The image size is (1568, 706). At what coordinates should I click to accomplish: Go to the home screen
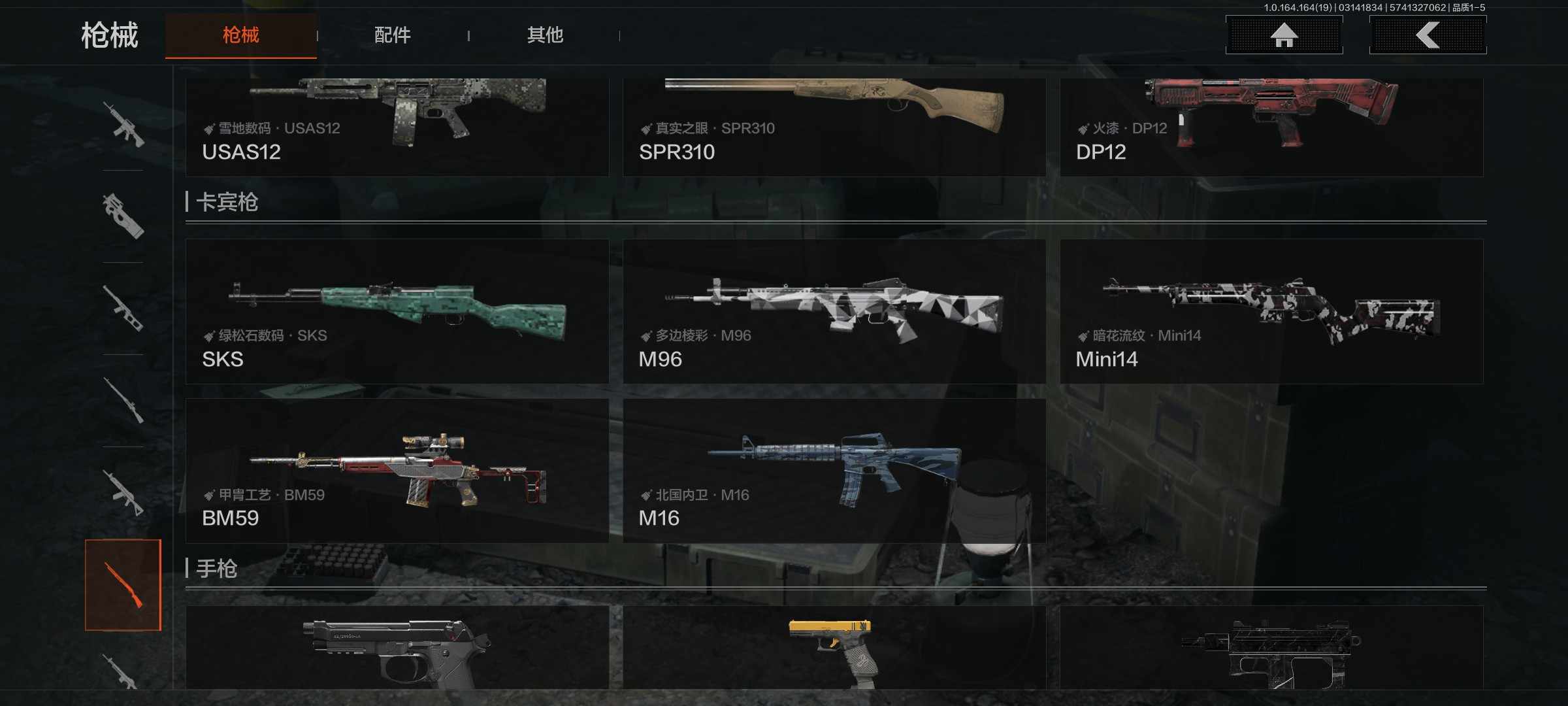click(x=1284, y=35)
